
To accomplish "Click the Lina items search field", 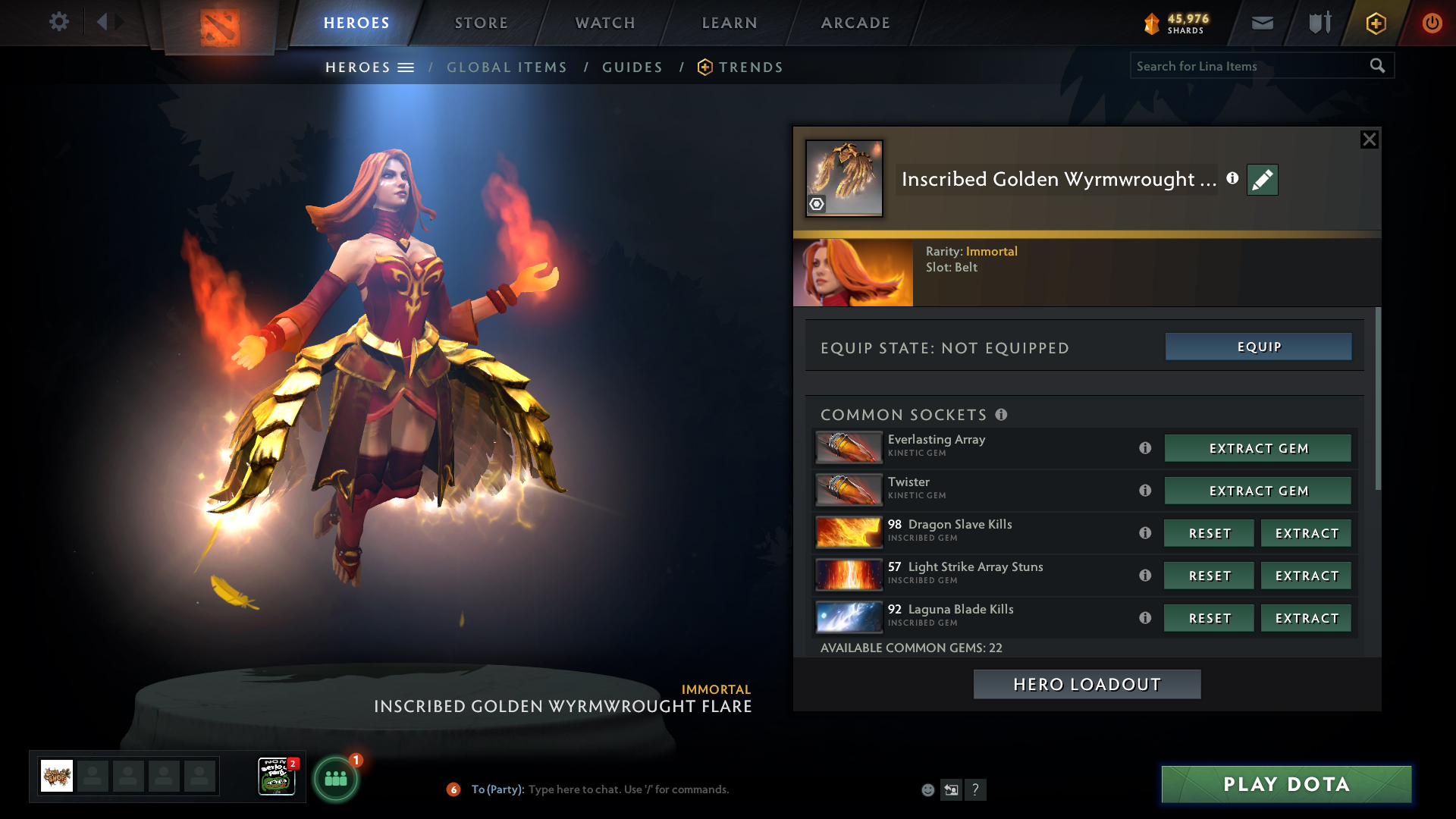I will coord(1247,66).
